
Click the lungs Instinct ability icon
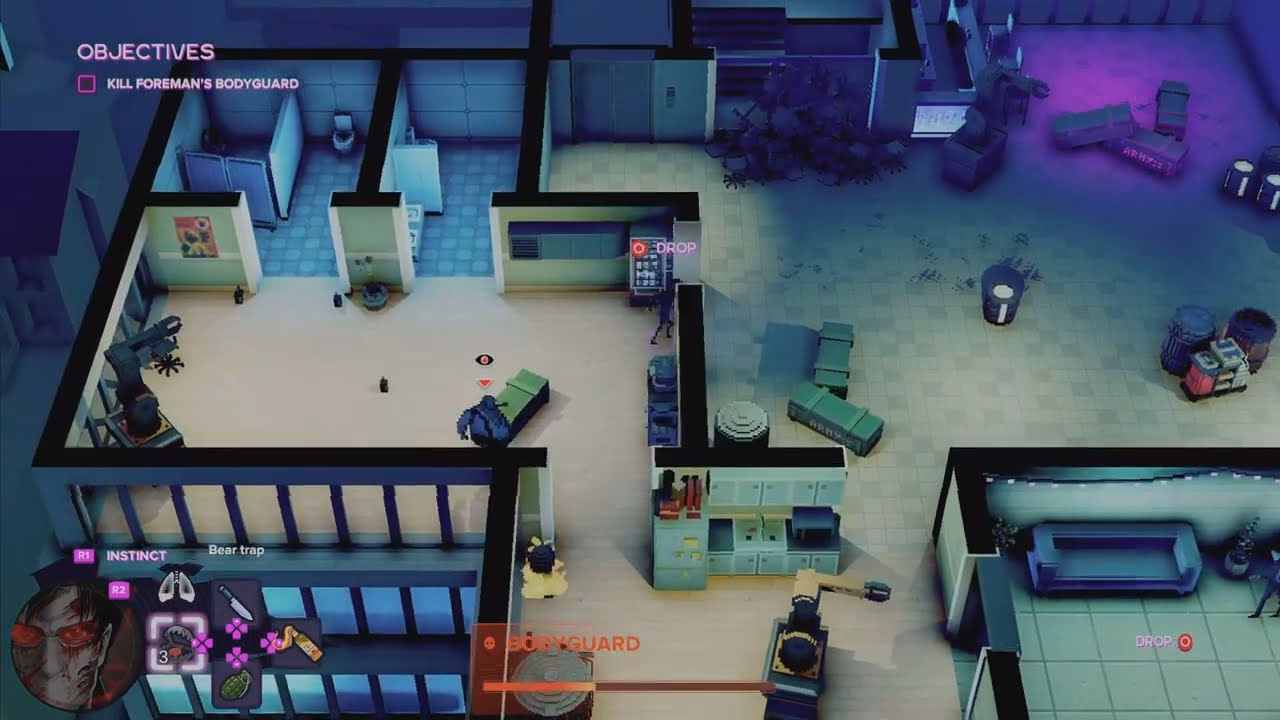point(176,582)
